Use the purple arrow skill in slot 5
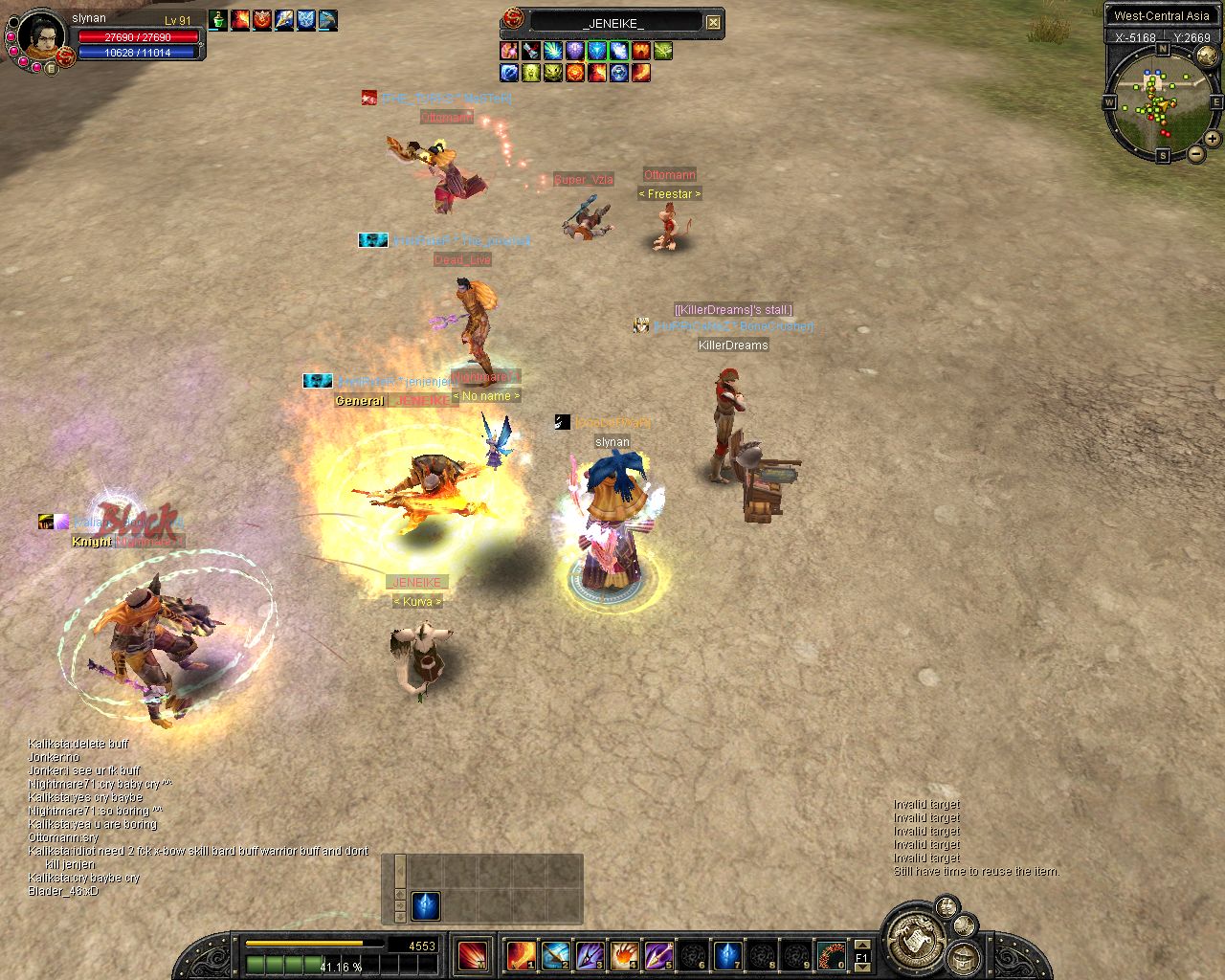The image size is (1225, 980). click(x=658, y=955)
